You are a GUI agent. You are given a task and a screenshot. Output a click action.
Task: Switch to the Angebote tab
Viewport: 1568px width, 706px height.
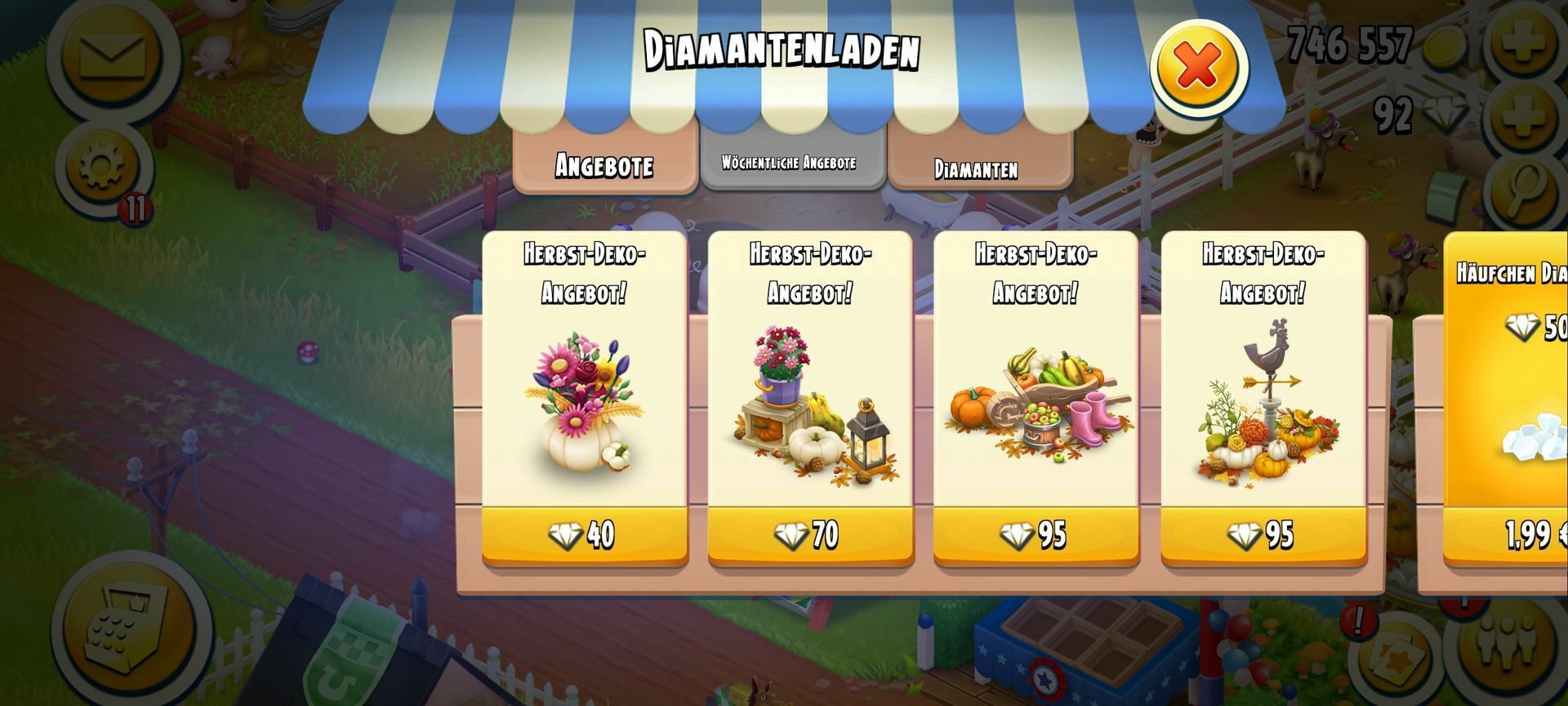pyautogui.click(x=604, y=164)
